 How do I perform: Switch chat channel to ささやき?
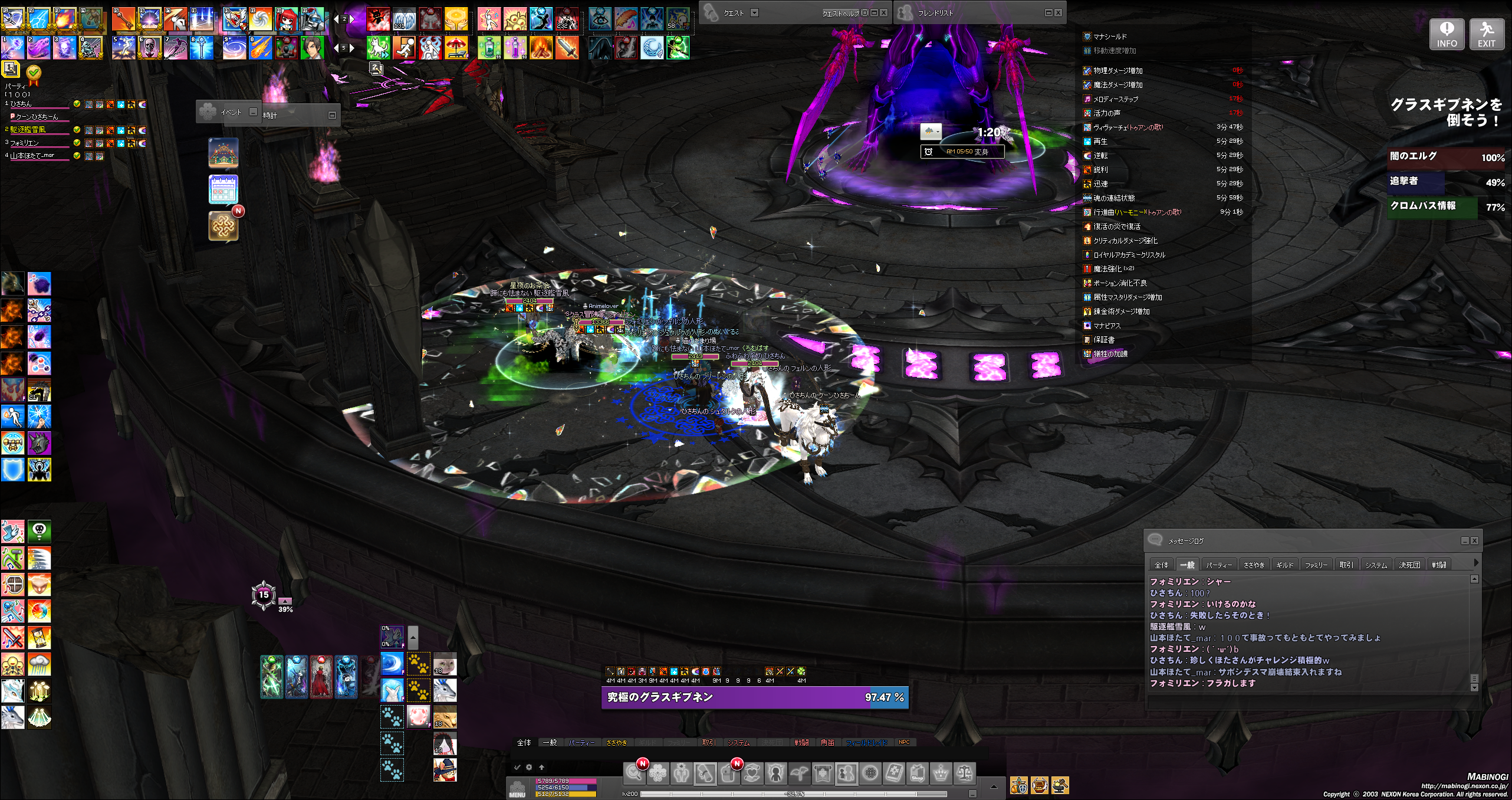(x=616, y=743)
